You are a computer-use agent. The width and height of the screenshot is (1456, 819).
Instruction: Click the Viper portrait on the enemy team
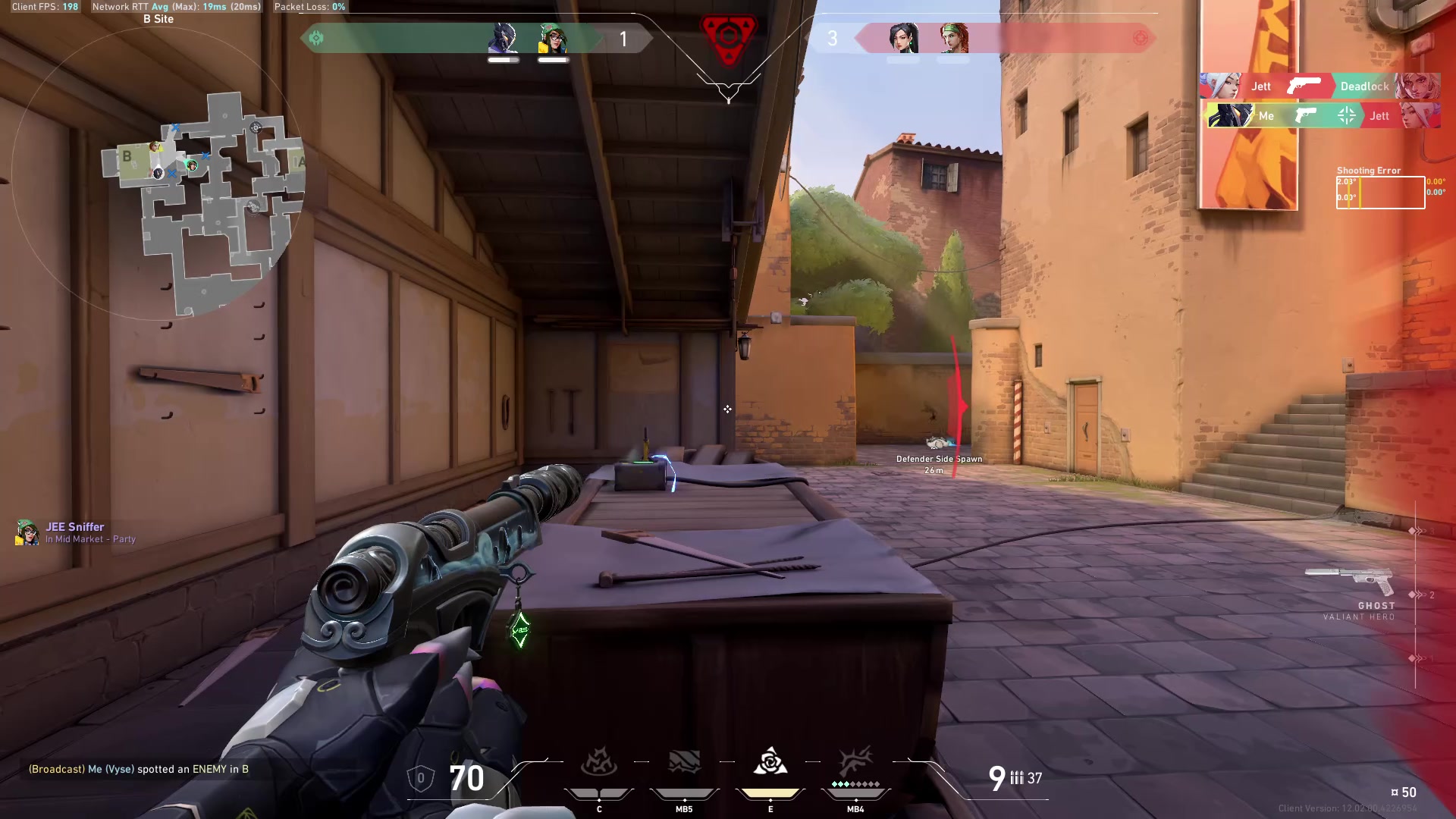click(902, 39)
